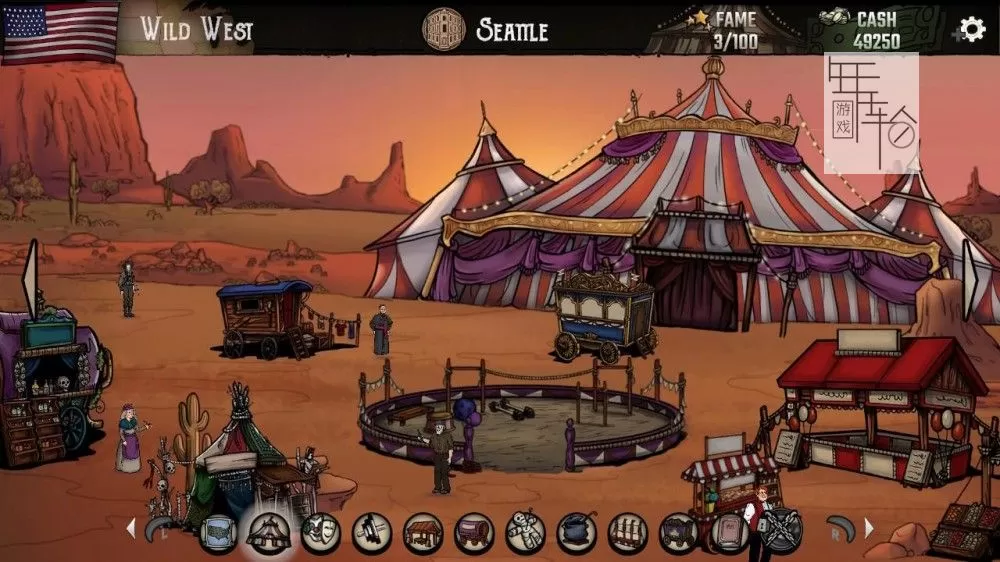This screenshot has height=562, width=1000.
Task: Choose the wooden market stall icon
Action: 423,533
